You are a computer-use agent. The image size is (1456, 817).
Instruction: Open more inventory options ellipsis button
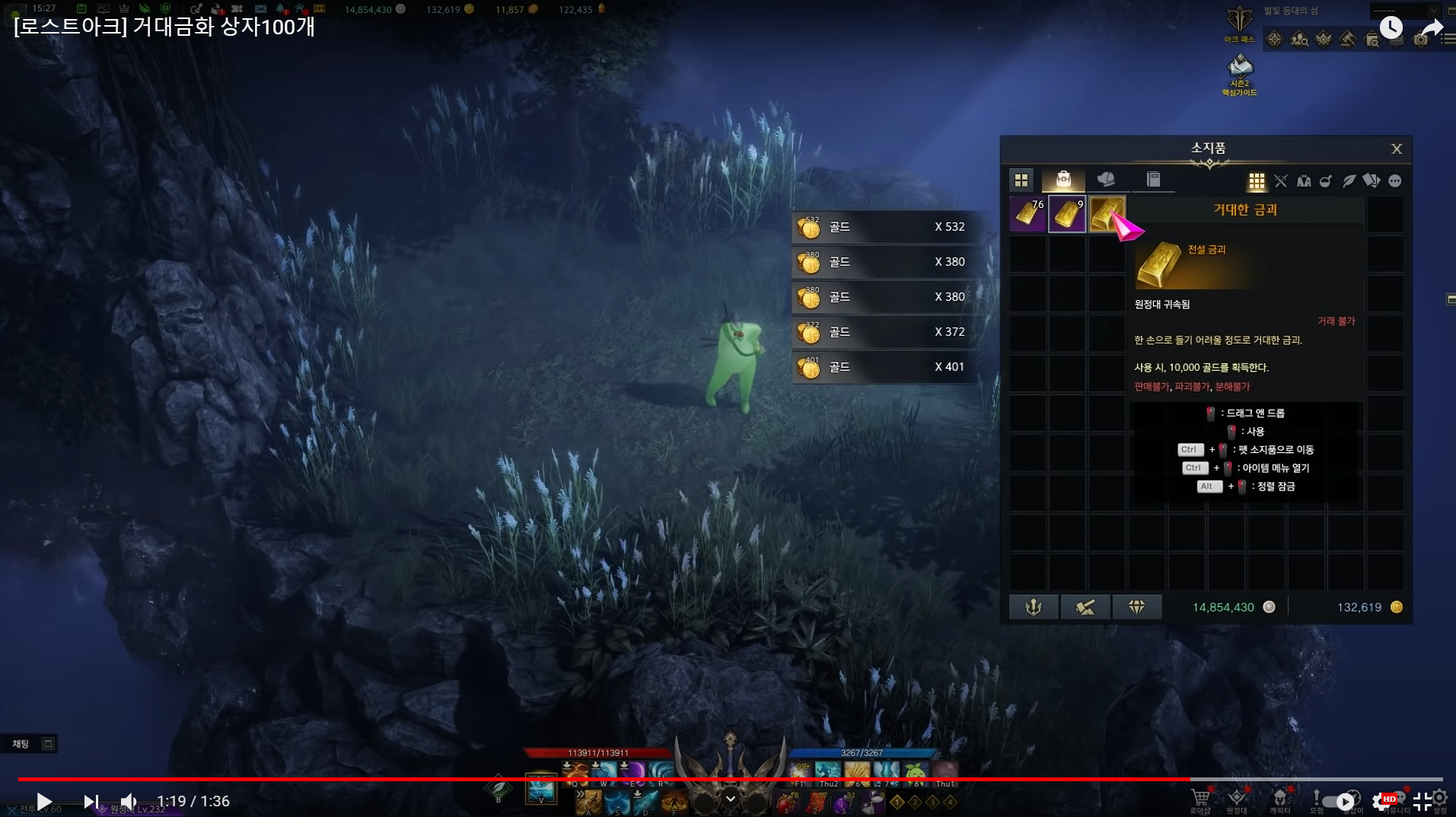(1394, 181)
